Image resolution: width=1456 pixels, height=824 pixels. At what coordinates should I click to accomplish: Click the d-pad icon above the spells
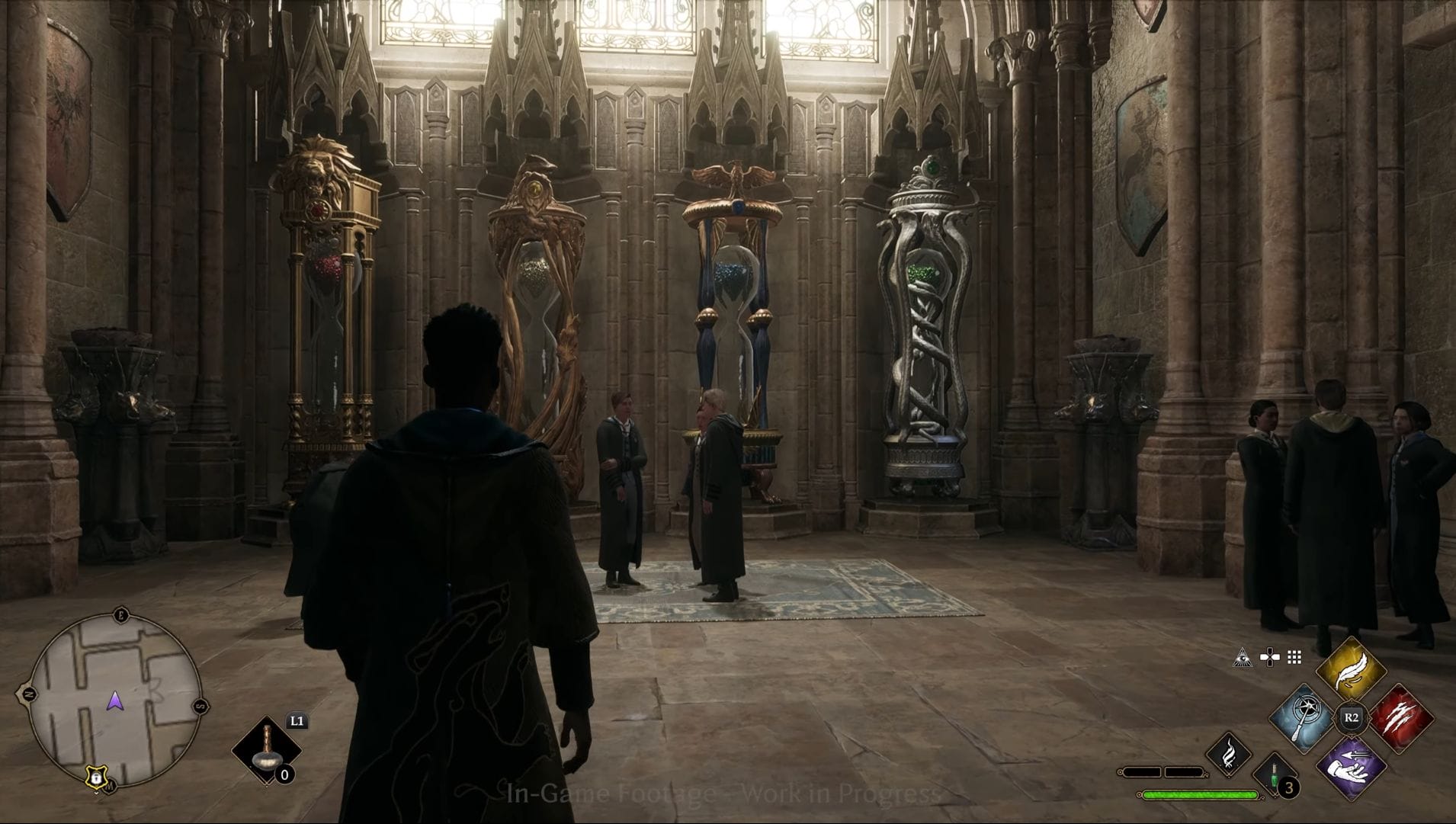[x=1269, y=657]
